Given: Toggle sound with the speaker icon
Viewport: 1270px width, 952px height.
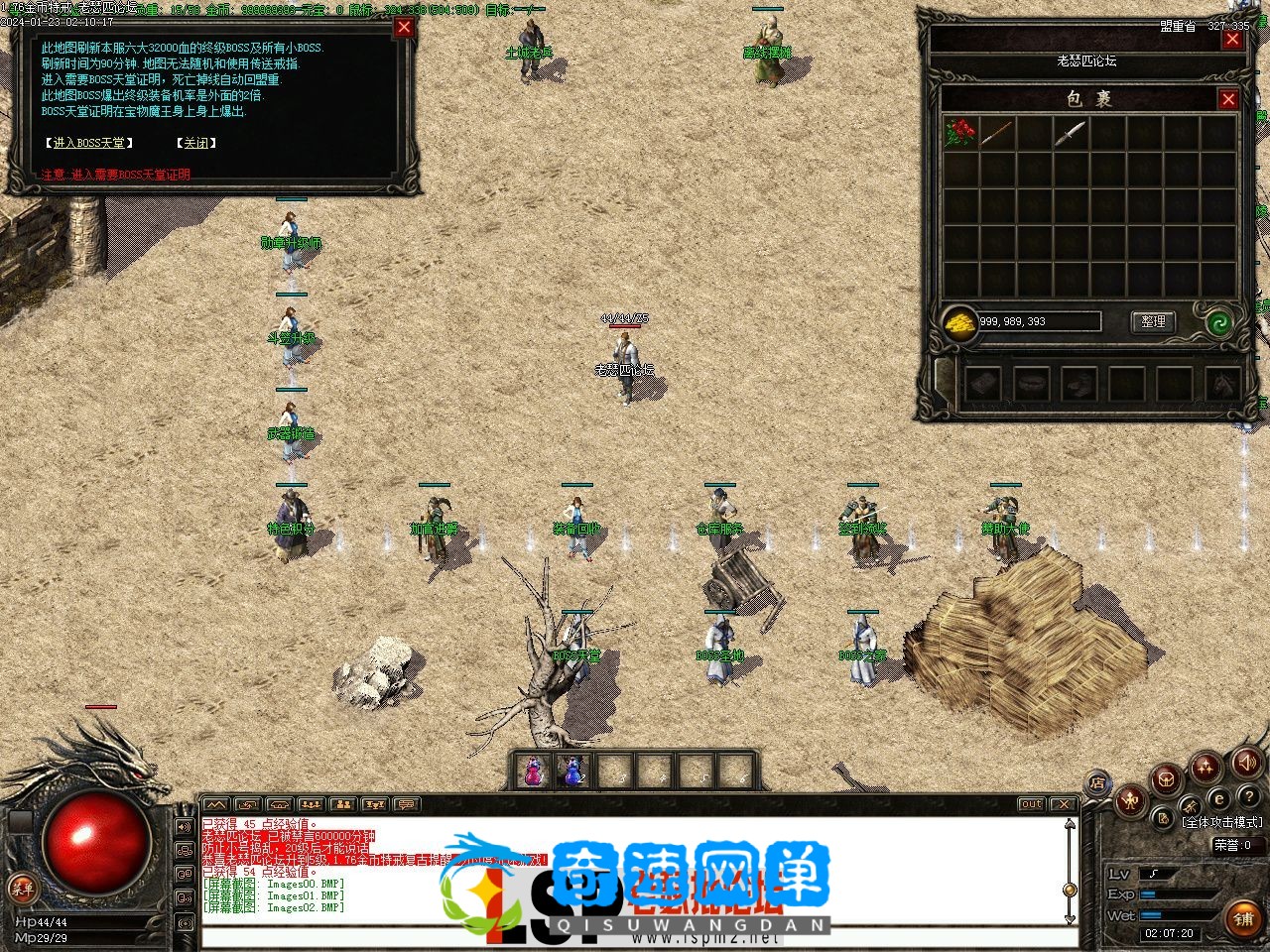Looking at the screenshot, I should [x=1247, y=762].
